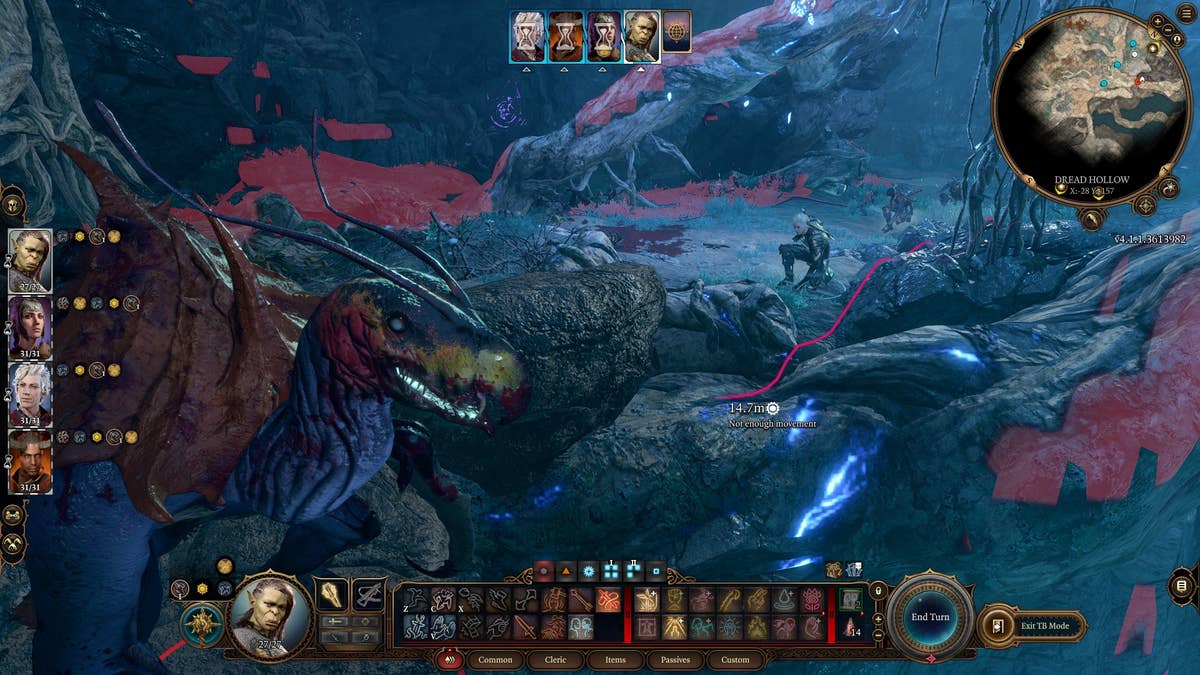Image resolution: width=1200 pixels, height=675 pixels.
Task: Open the Cleric hotbar tab
Action: pyautogui.click(x=555, y=660)
